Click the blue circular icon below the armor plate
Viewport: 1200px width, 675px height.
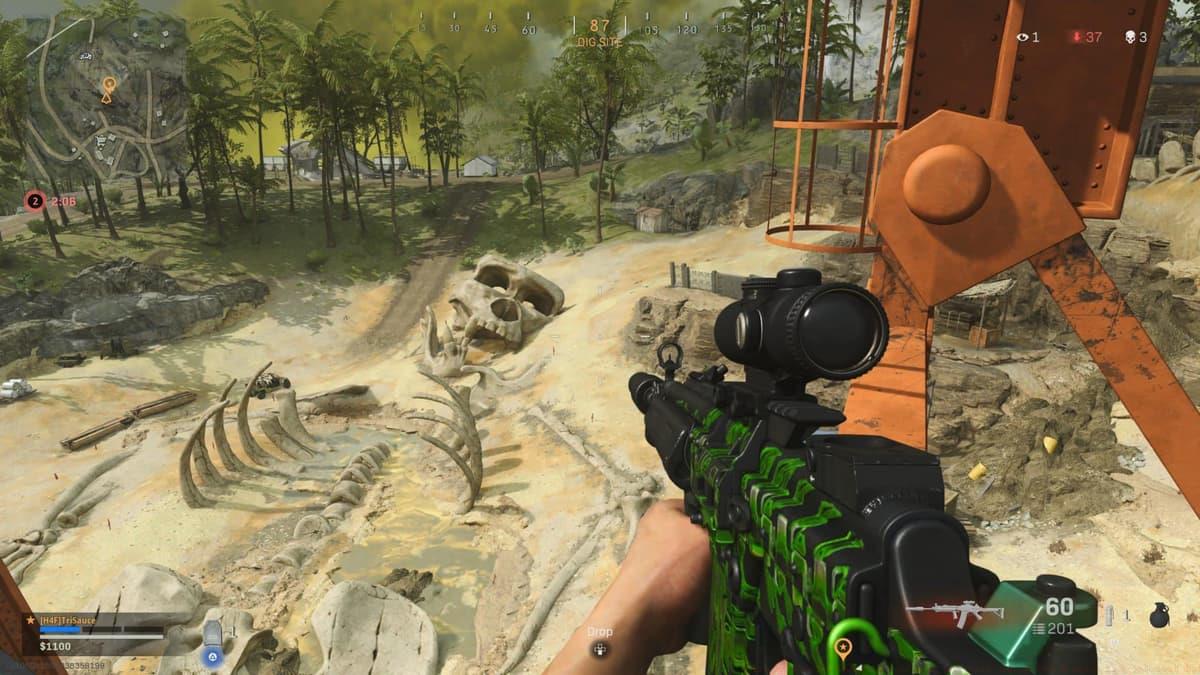click(x=212, y=657)
